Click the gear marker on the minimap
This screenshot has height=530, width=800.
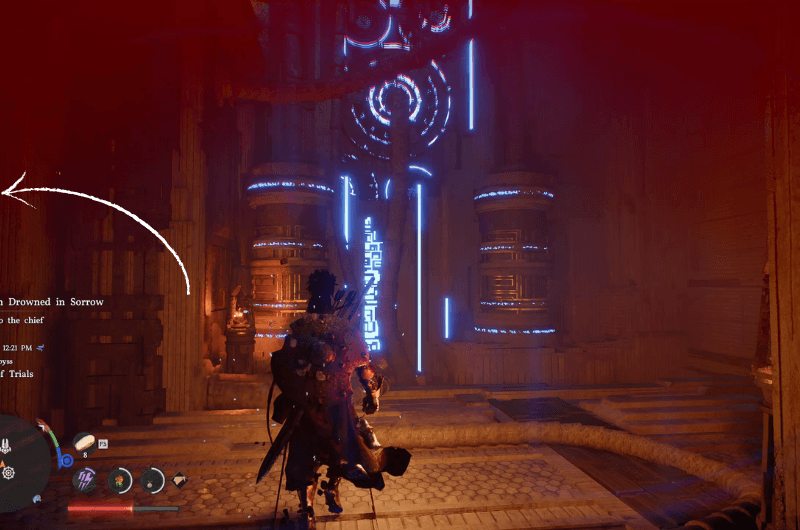(x=9, y=471)
